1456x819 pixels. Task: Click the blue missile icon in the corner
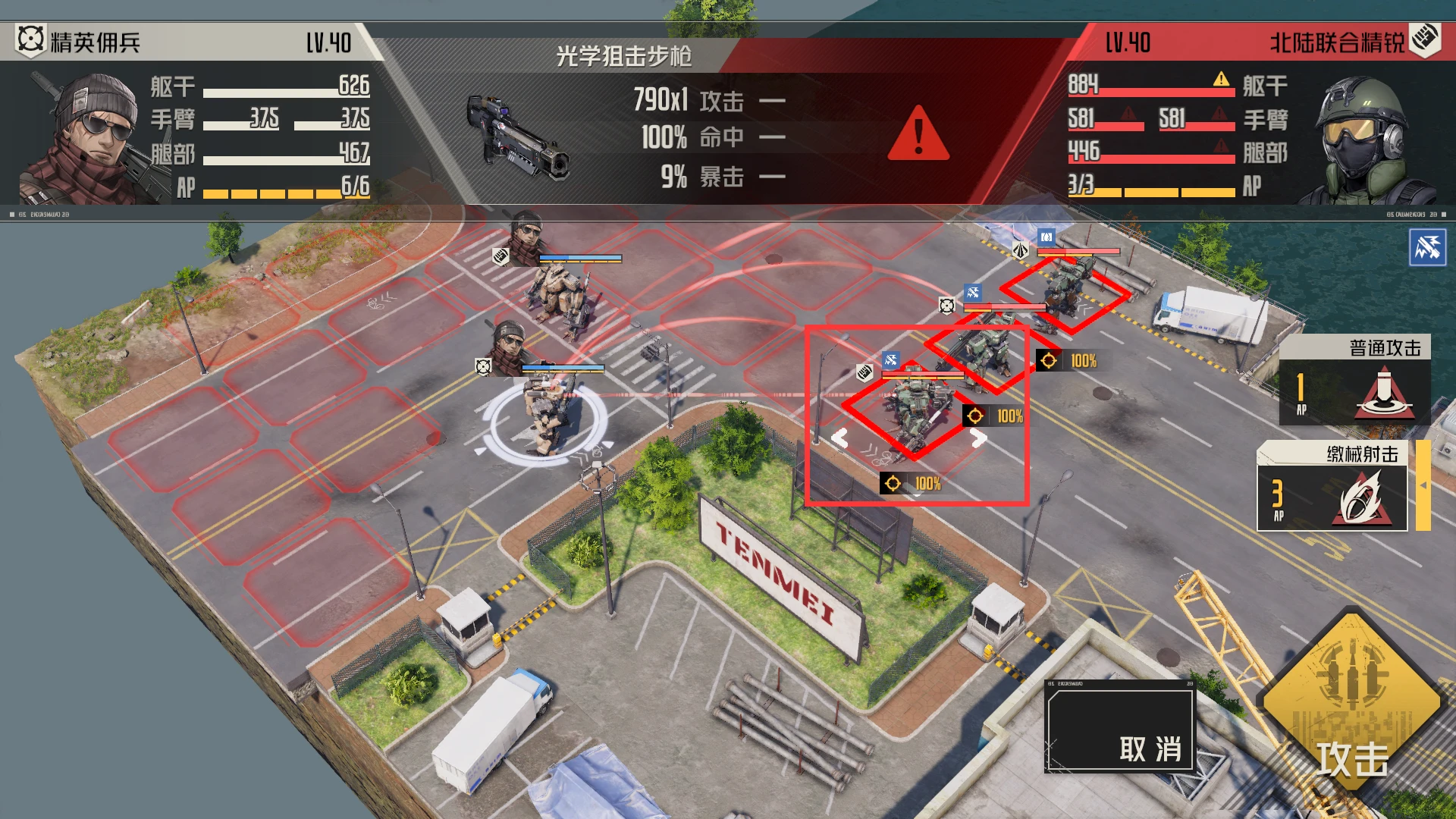click(x=1427, y=247)
